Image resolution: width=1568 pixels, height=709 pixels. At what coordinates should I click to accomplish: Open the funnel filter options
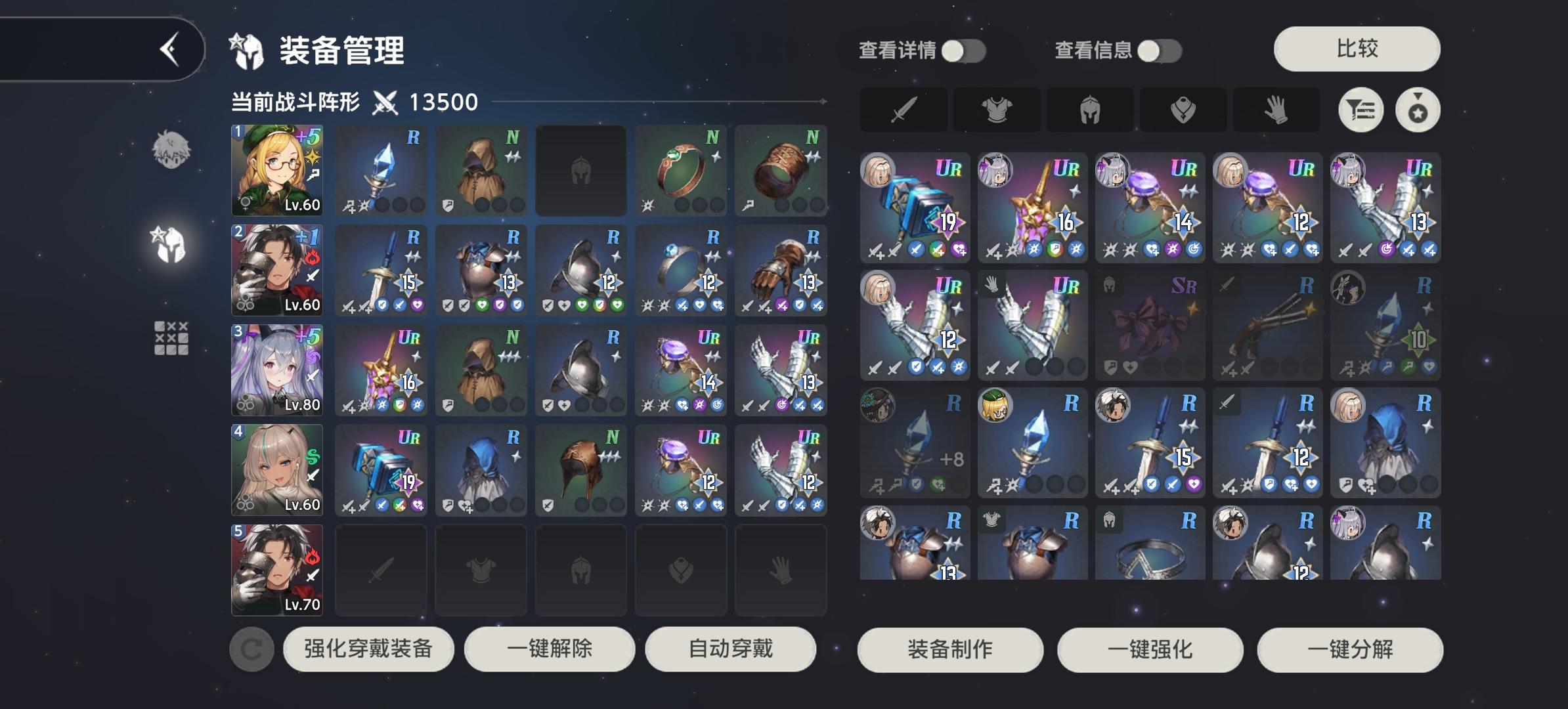coord(1362,110)
